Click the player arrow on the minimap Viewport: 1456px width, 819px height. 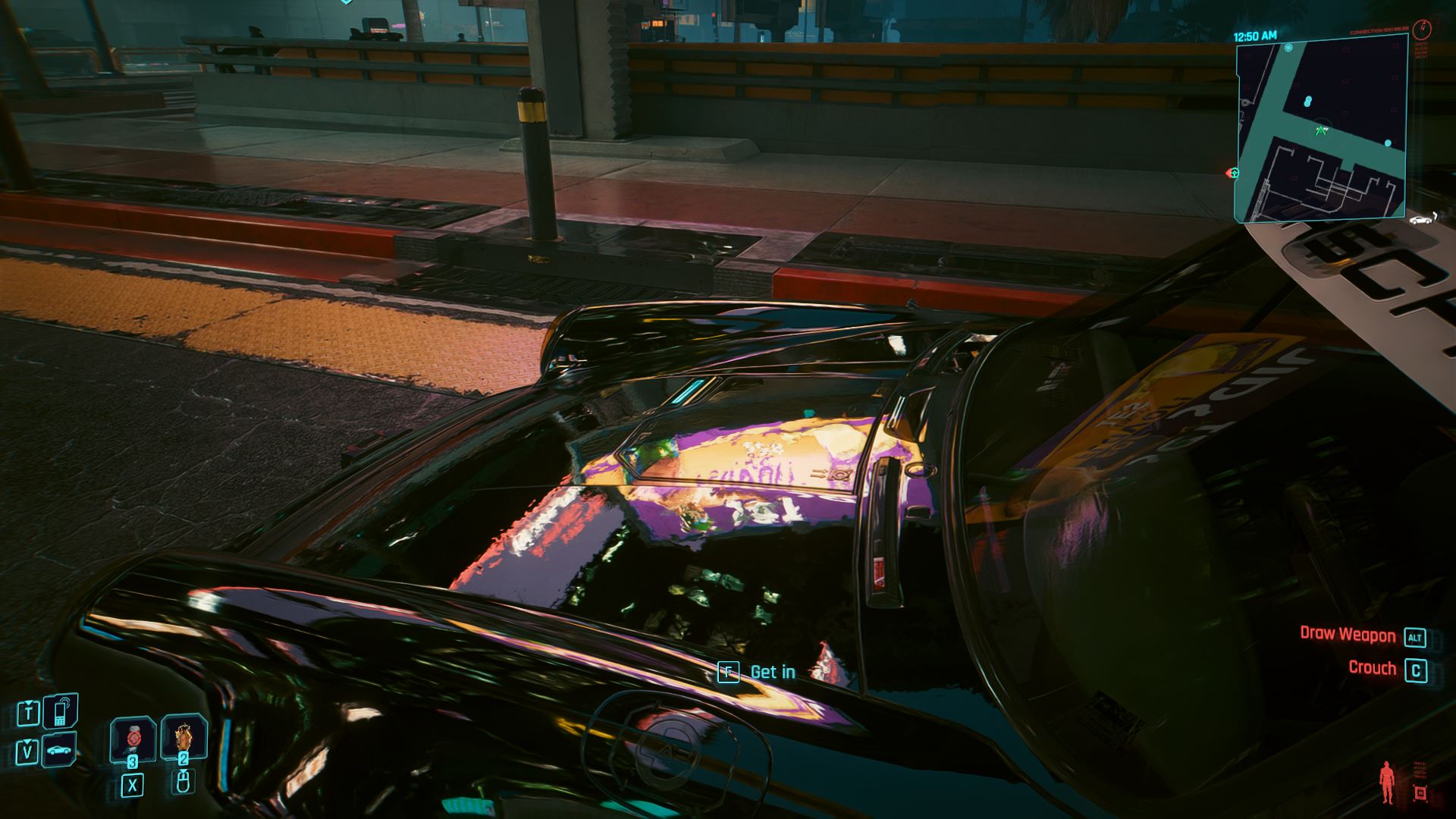pyautogui.click(x=1321, y=130)
